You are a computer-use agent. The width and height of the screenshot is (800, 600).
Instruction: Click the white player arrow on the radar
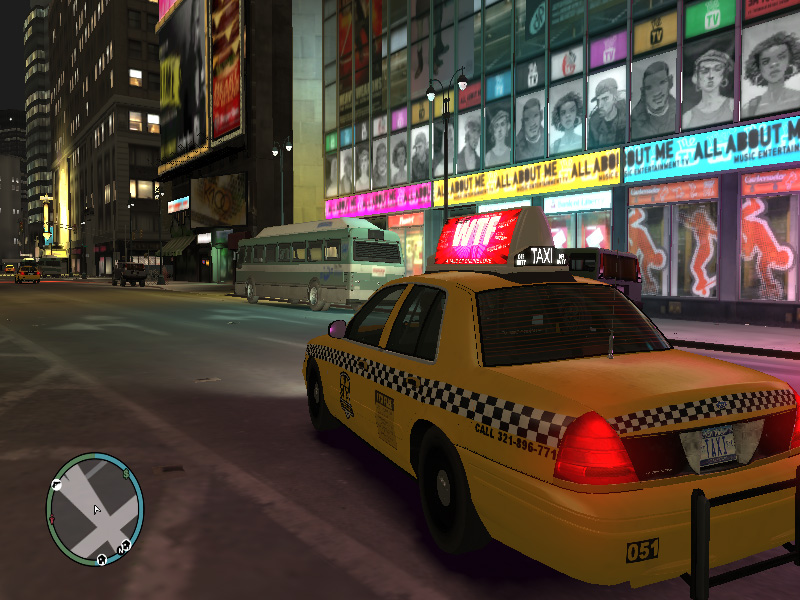tap(97, 510)
